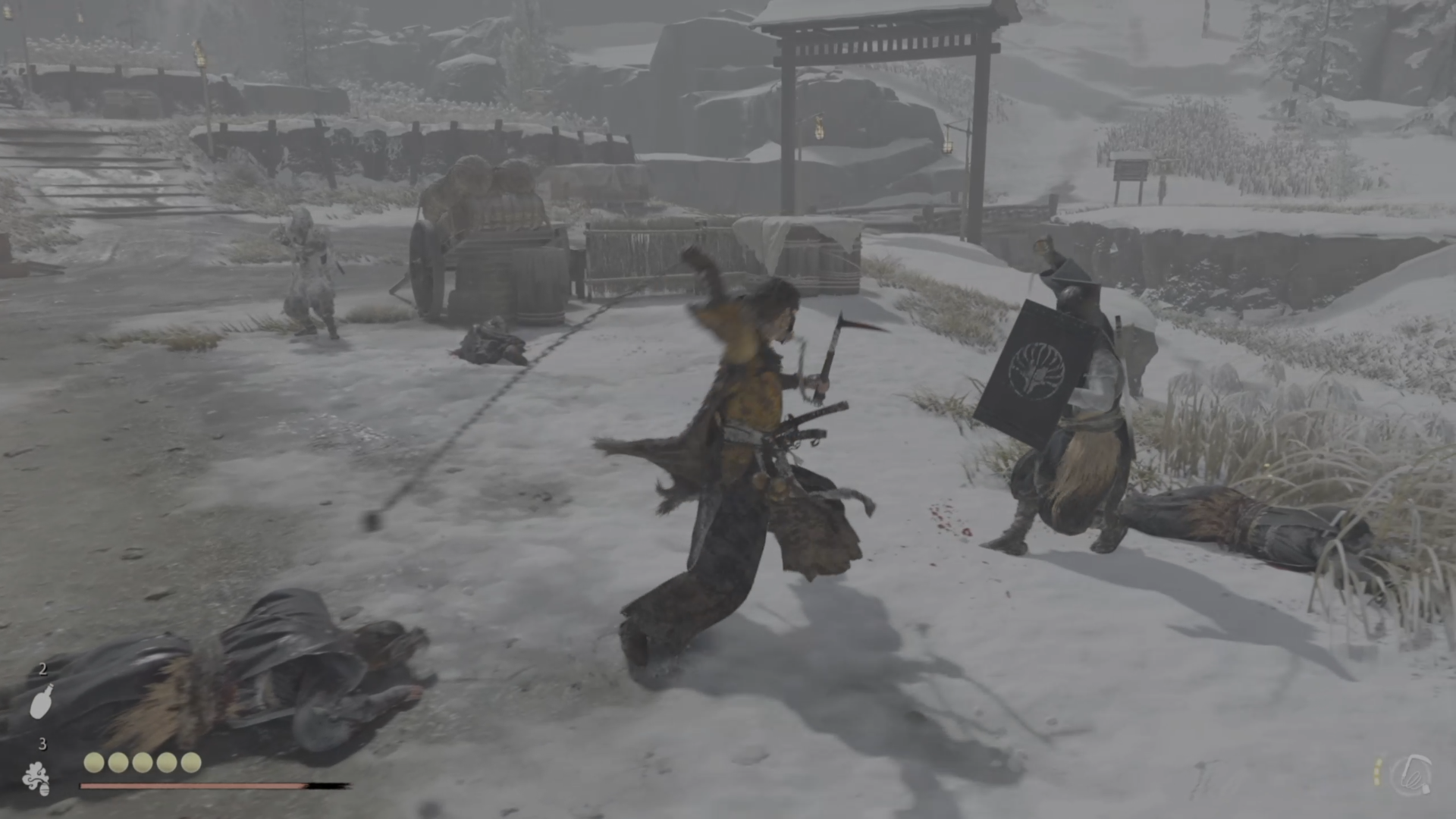Screen dimensions: 1456x819
Task: Select the rightmost resolve circle
Action: coord(191,762)
